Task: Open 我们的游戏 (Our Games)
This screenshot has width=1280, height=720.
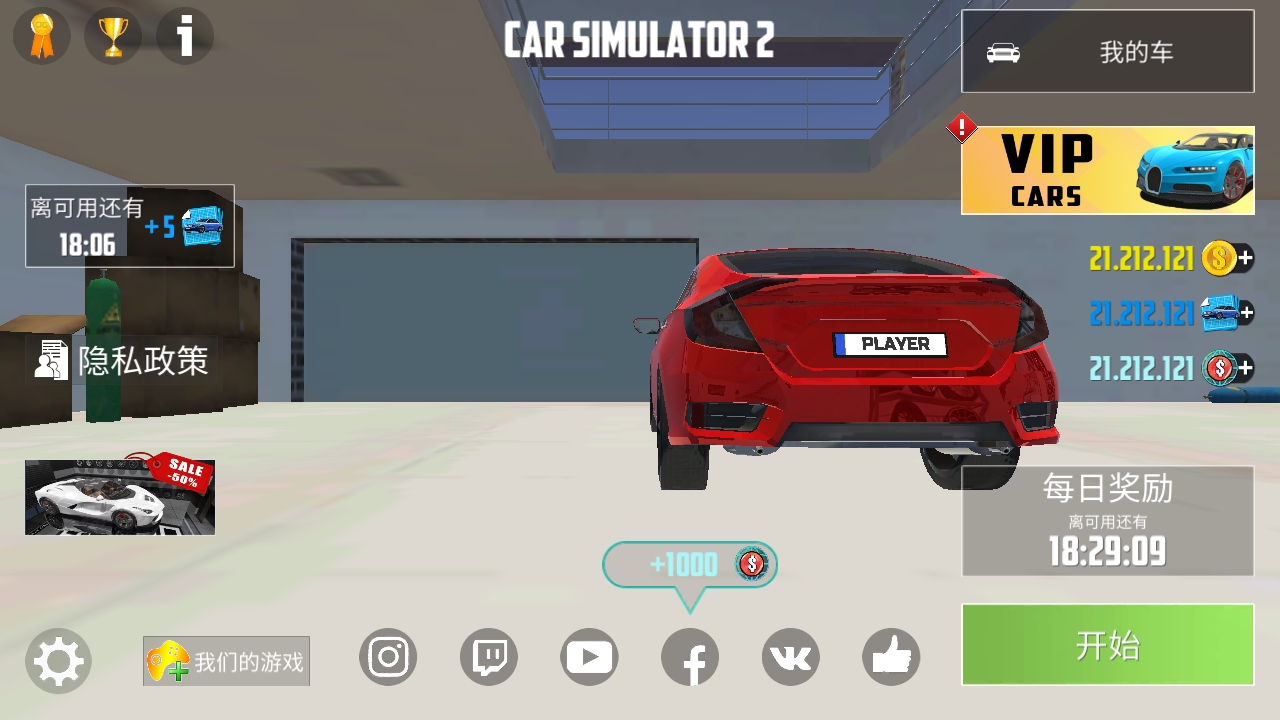Action: 226,661
